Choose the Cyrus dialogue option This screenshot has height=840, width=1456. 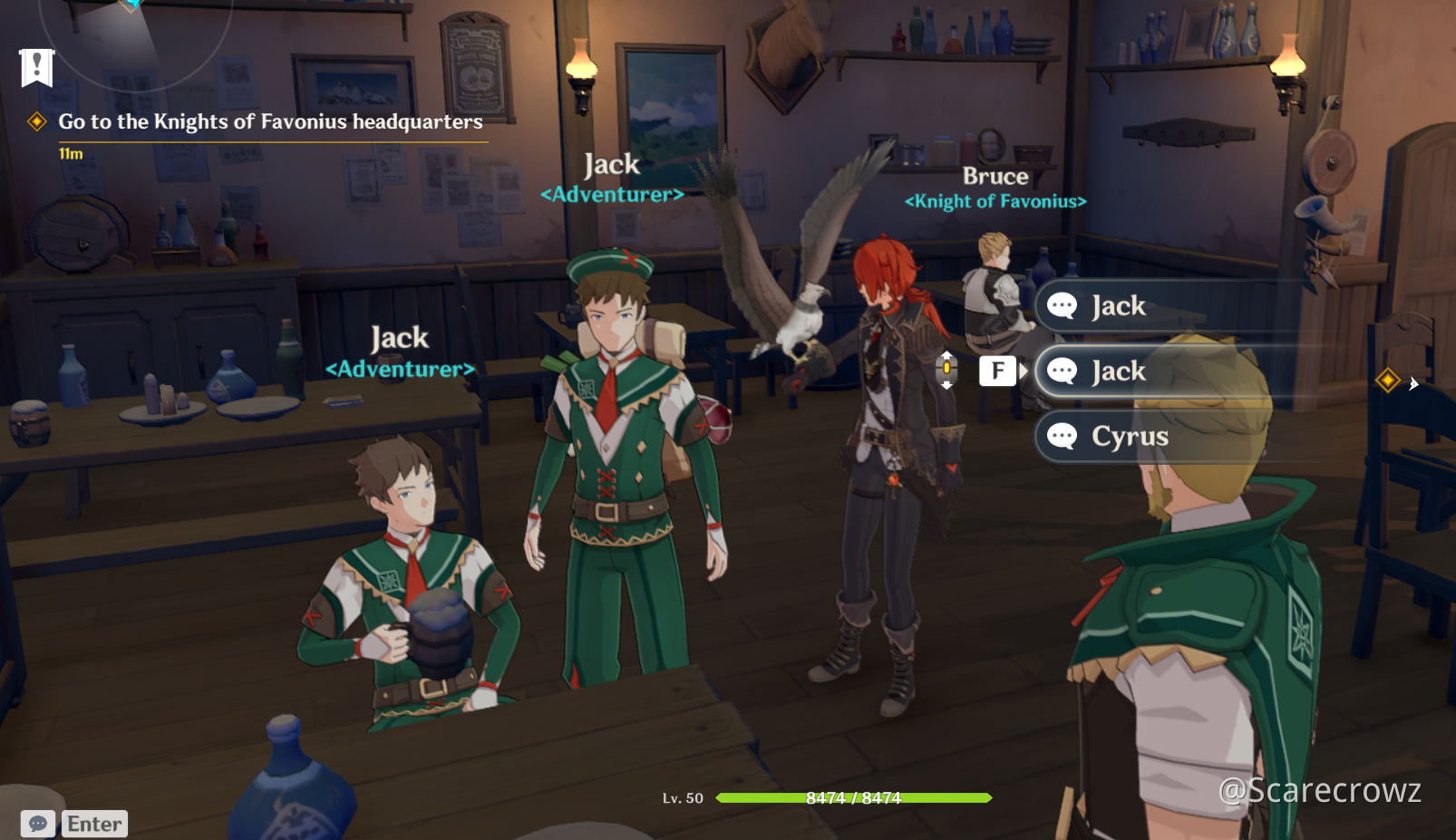pyautogui.click(x=1128, y=437)
